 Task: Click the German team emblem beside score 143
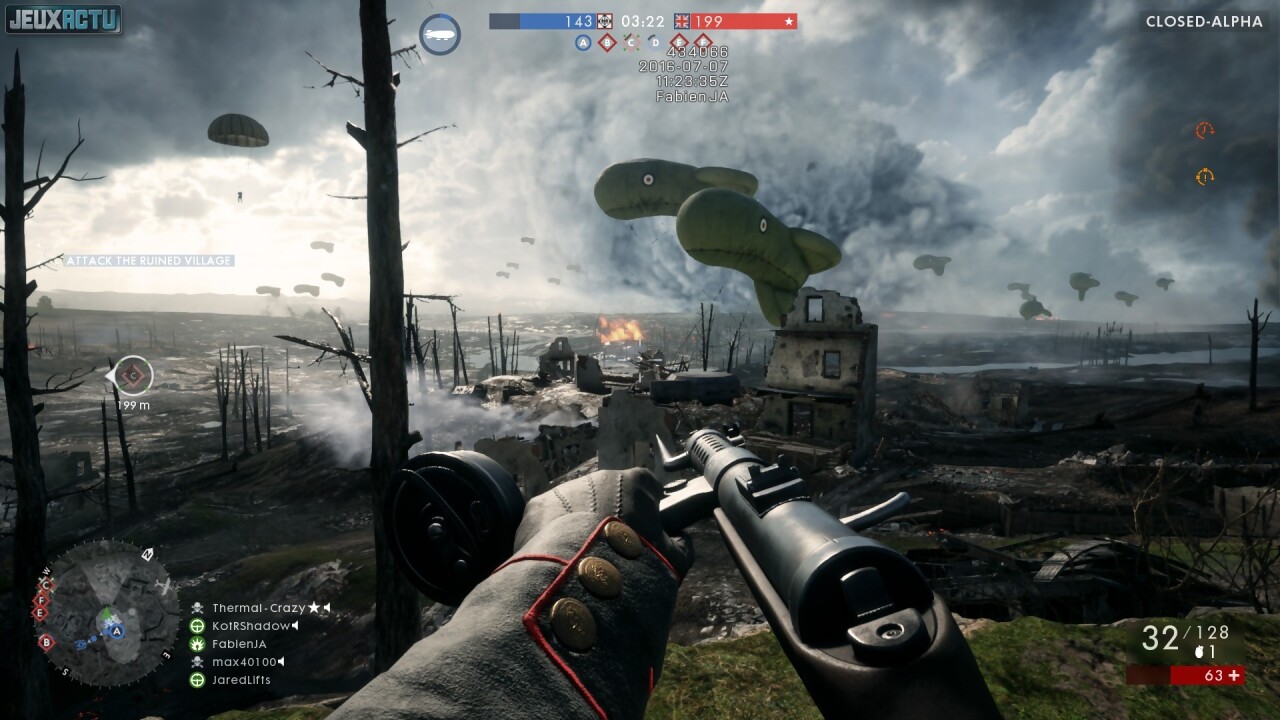pos(605,21)
